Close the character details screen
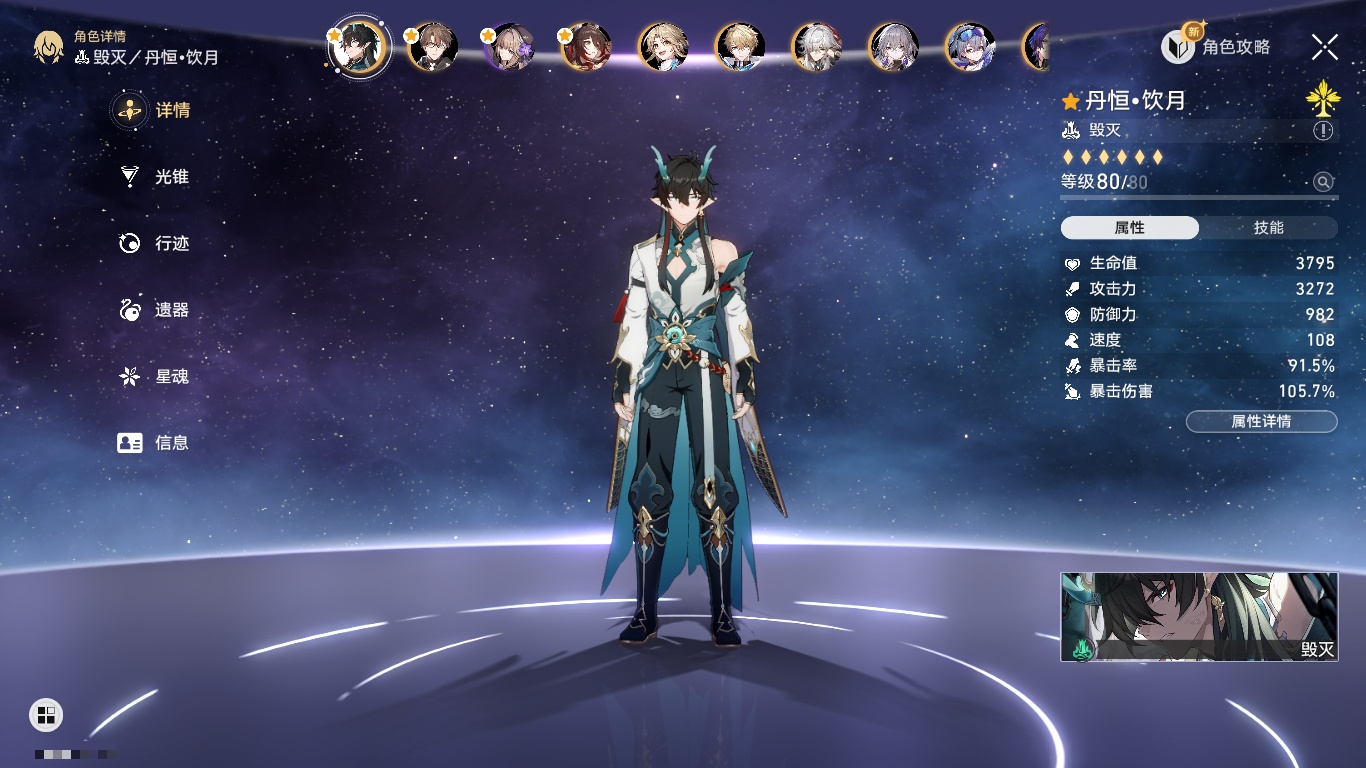This screenshot has height=768, width=1366. [1325, 46]
